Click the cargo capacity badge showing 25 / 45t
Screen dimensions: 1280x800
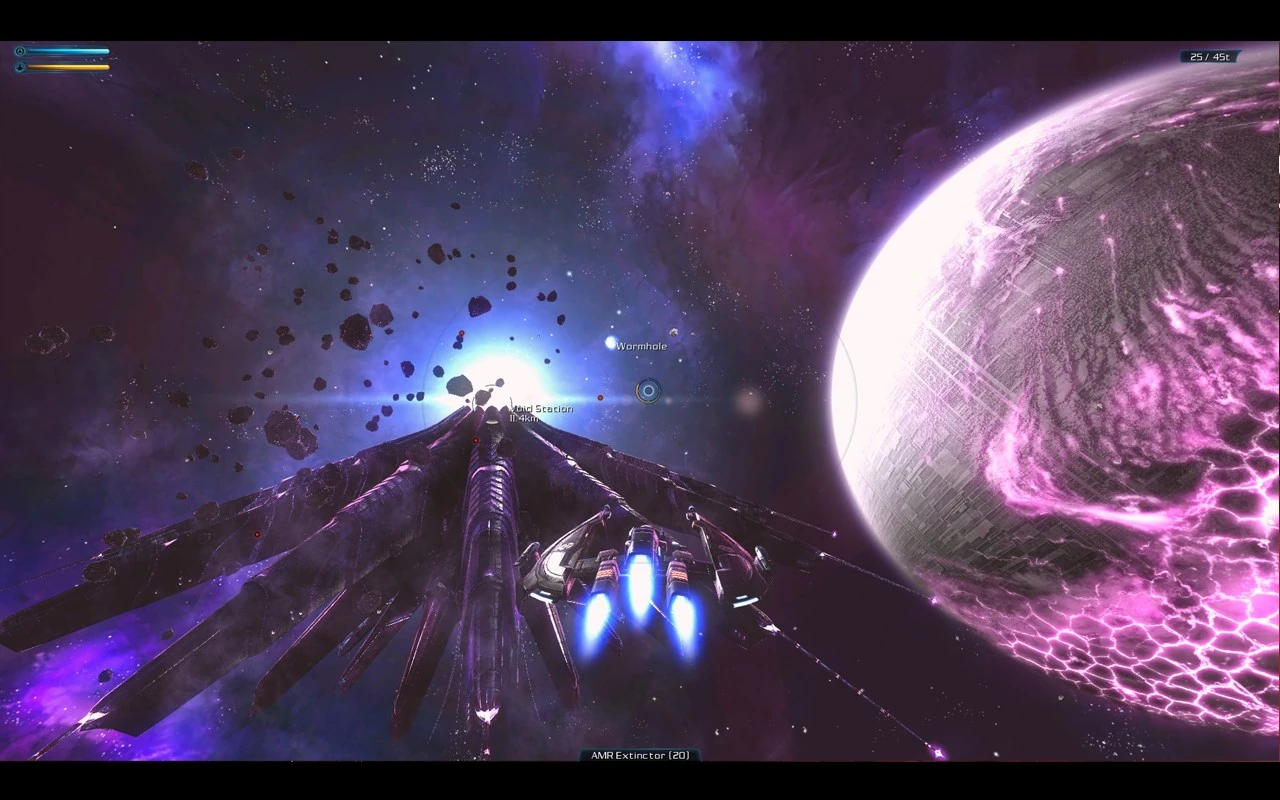1208,56
